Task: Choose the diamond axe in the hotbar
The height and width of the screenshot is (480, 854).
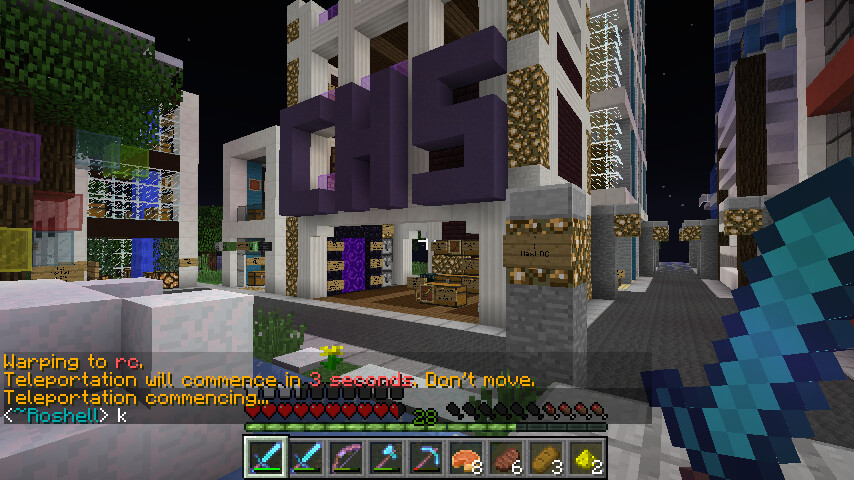Action: pos(387,458)
